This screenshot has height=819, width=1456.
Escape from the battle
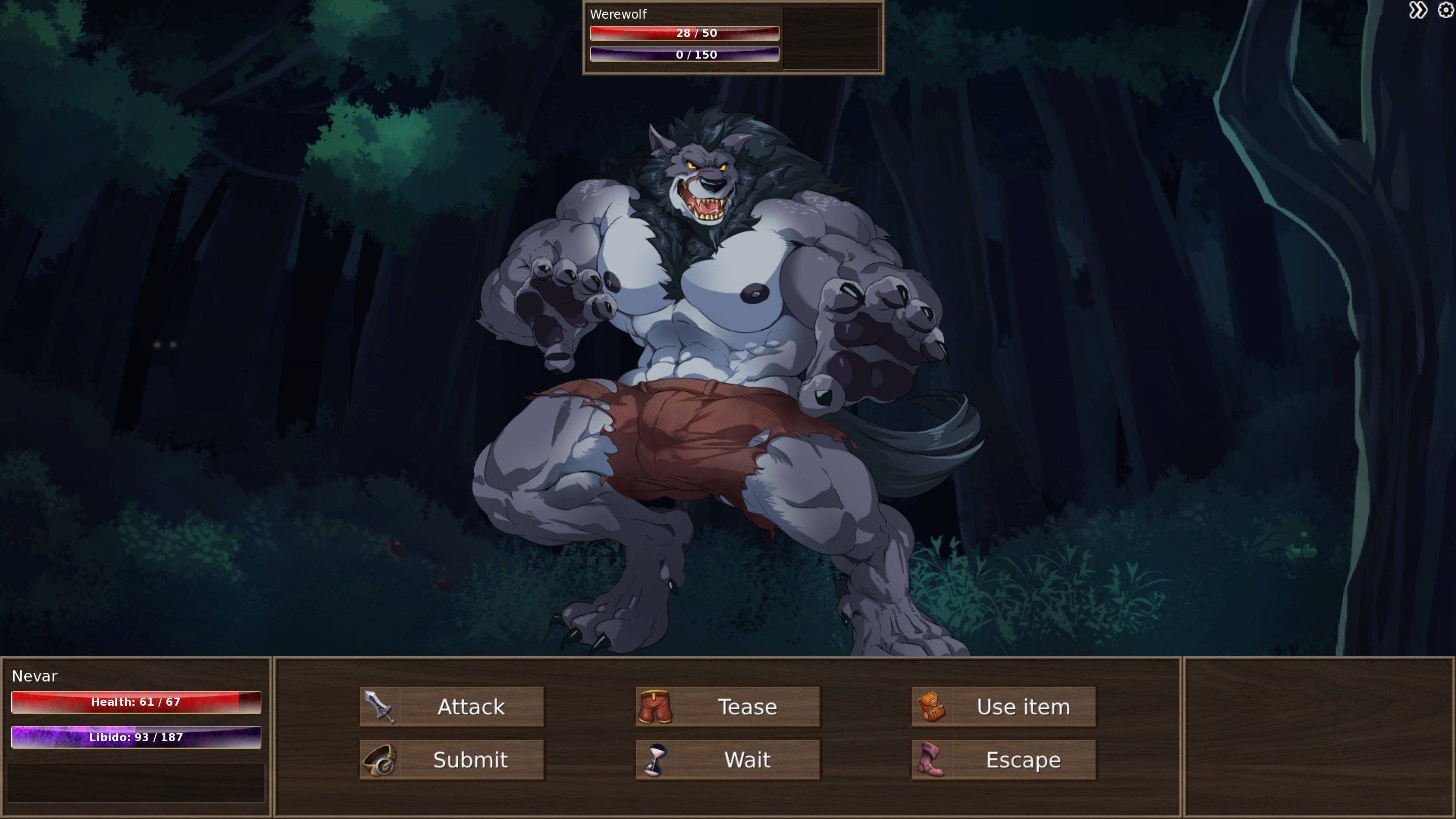coord(1004,760)
